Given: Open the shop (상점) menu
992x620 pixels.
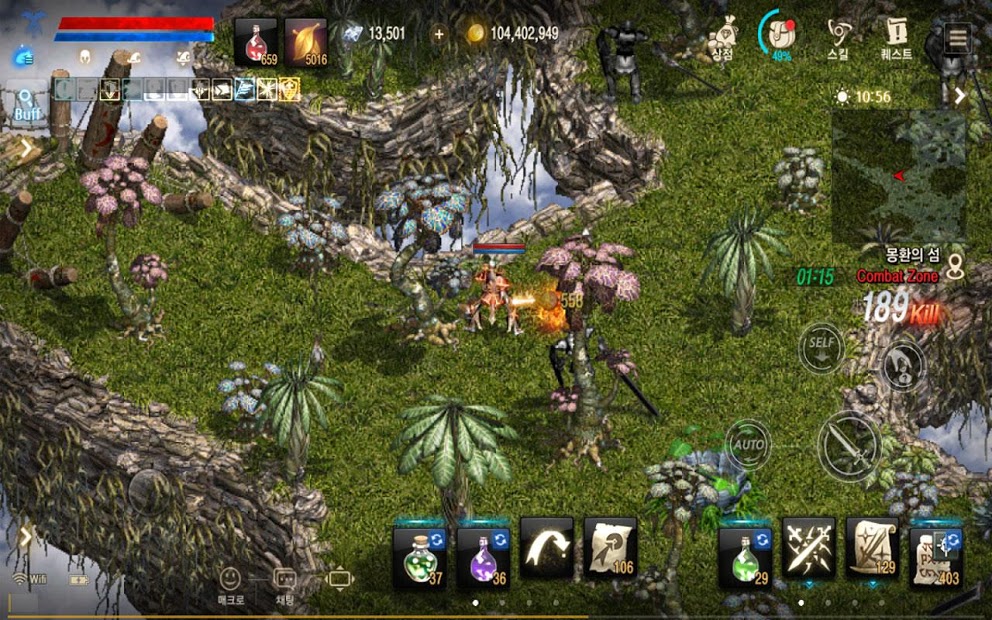Looking at the screenshot, I should (722, 38).
